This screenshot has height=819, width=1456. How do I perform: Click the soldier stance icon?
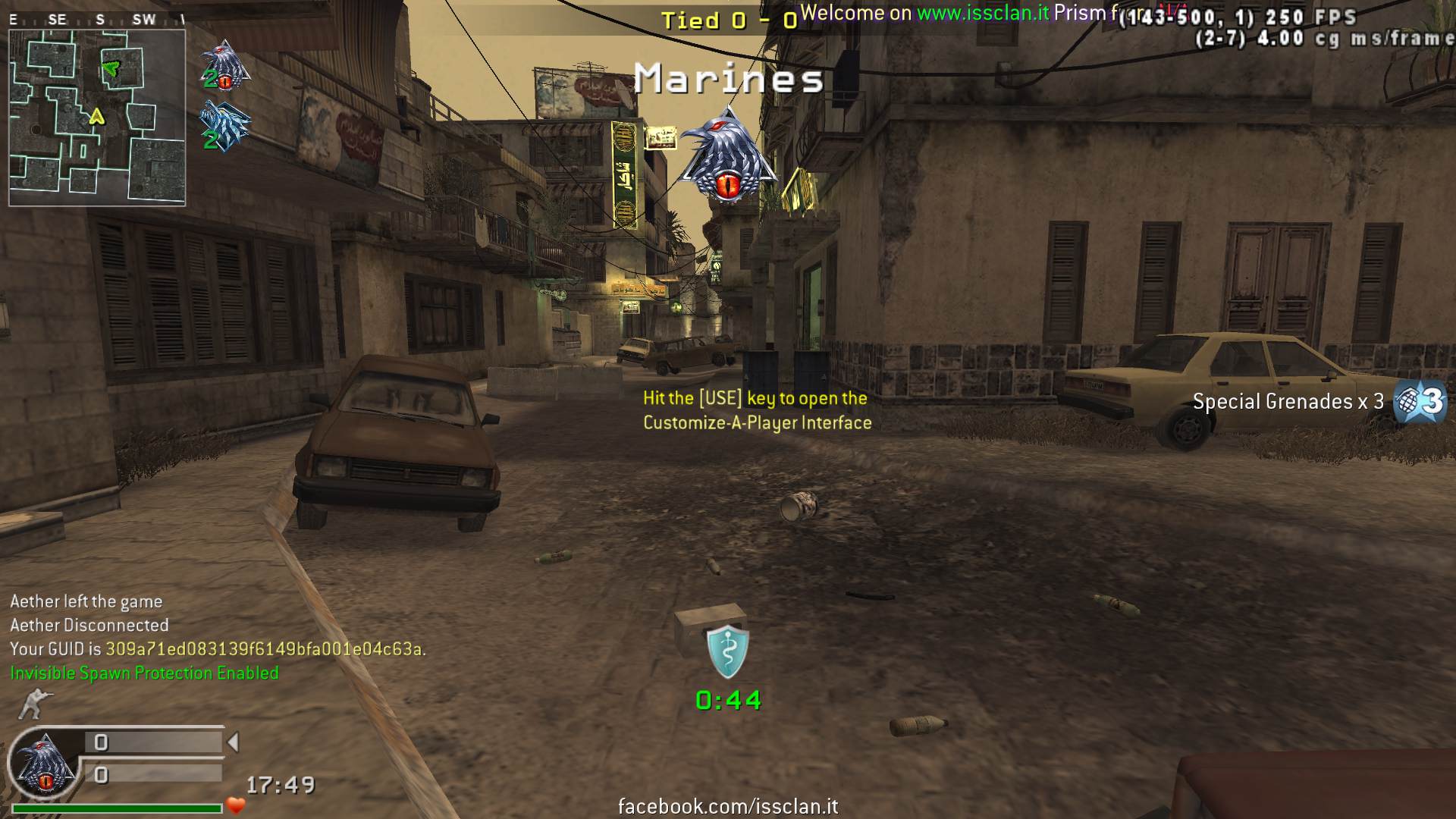[33, 704]
